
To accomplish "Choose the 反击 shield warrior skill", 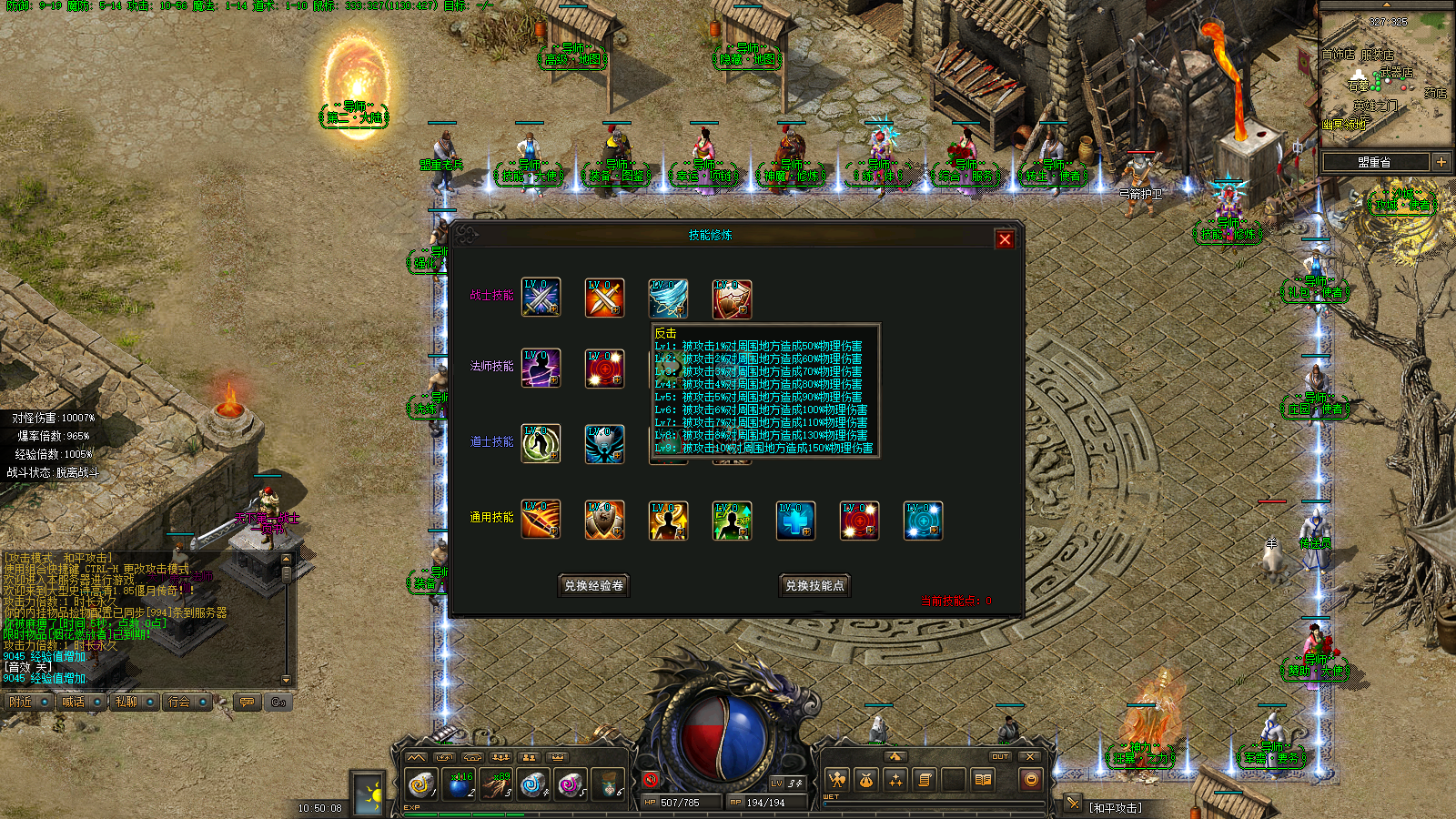I will coord(732,298).
